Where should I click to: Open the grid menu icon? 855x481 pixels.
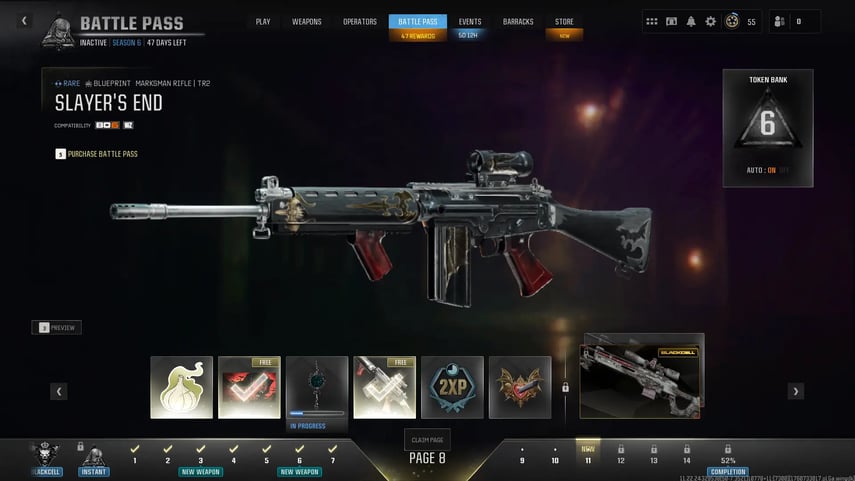[x=652, y=21]
